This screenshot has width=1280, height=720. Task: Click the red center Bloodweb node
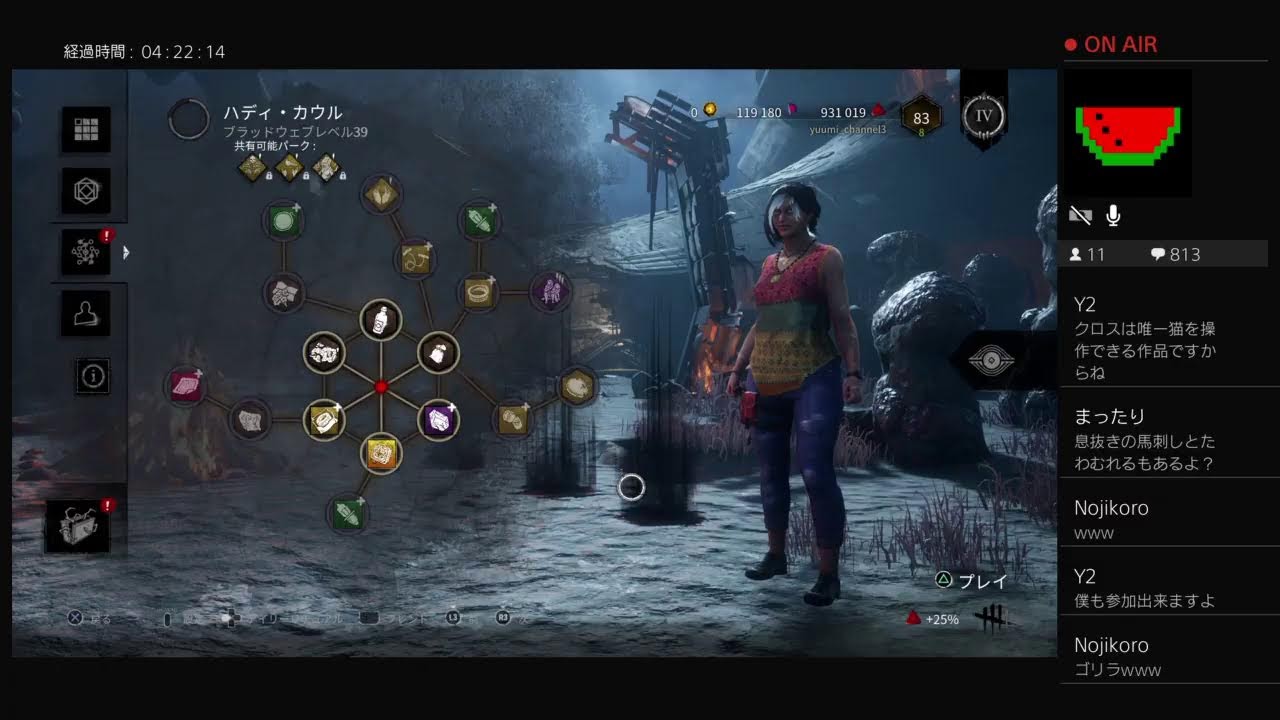coord(380,387)
